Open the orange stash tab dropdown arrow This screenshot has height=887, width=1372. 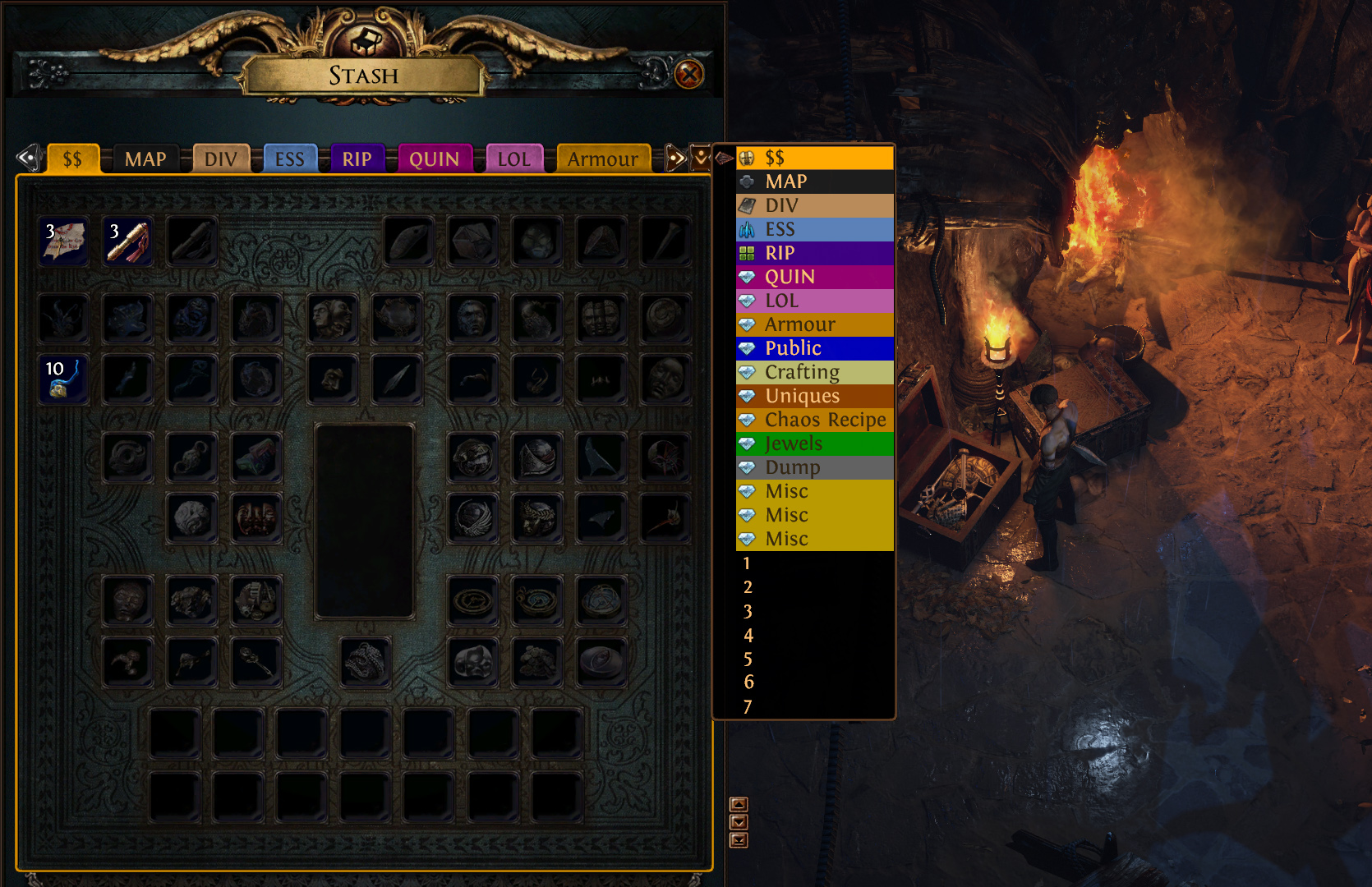(x=702, y=155)
